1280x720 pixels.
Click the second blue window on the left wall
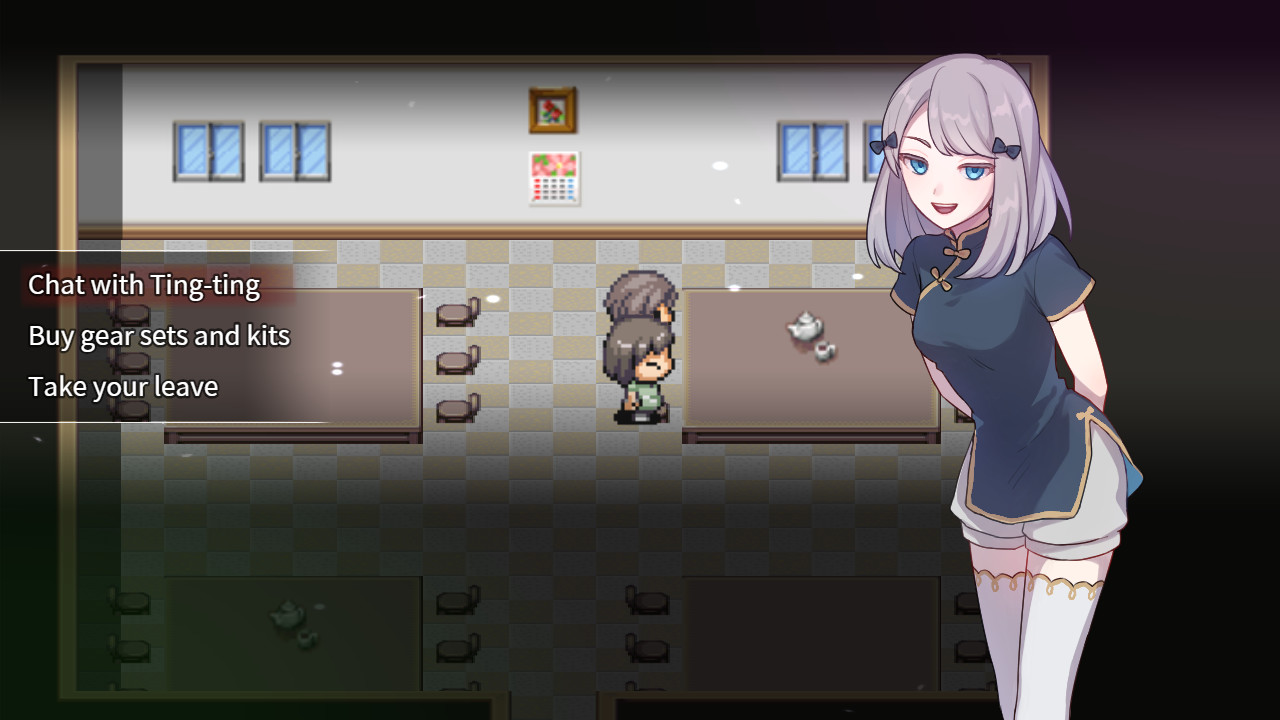293,153
